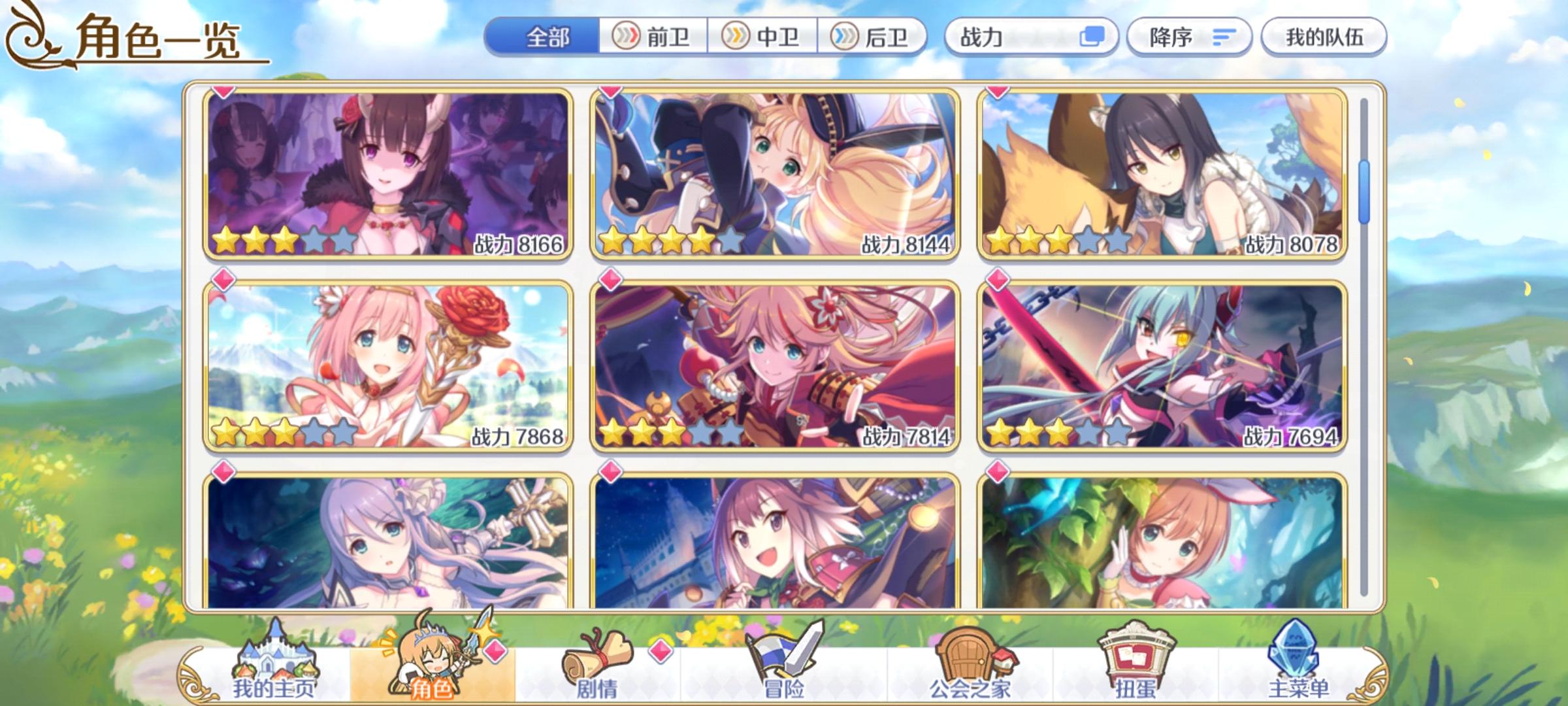This screenshot has height=706, width=1568.
Task: Open the 战力 sort criteria selector
Action: tap(1029, 37)
